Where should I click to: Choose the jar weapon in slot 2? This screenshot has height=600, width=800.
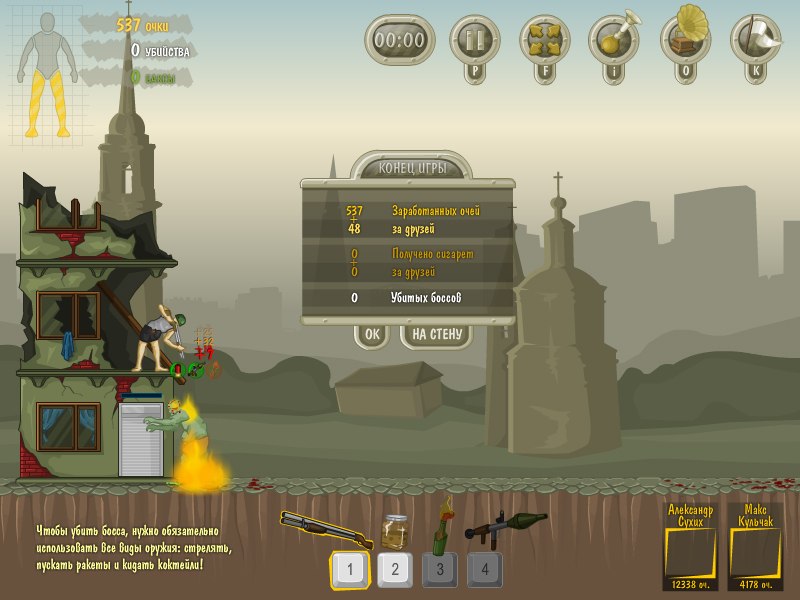point(394,570)
